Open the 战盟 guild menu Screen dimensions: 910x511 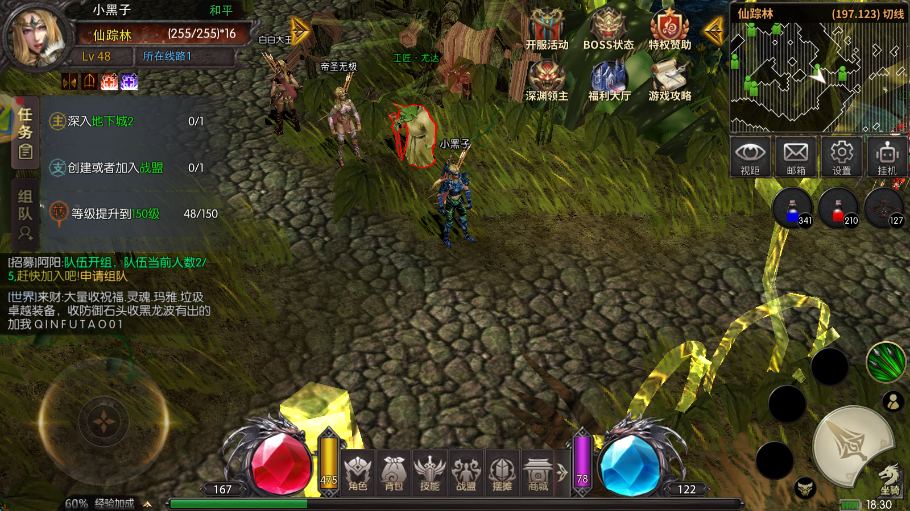465,470
